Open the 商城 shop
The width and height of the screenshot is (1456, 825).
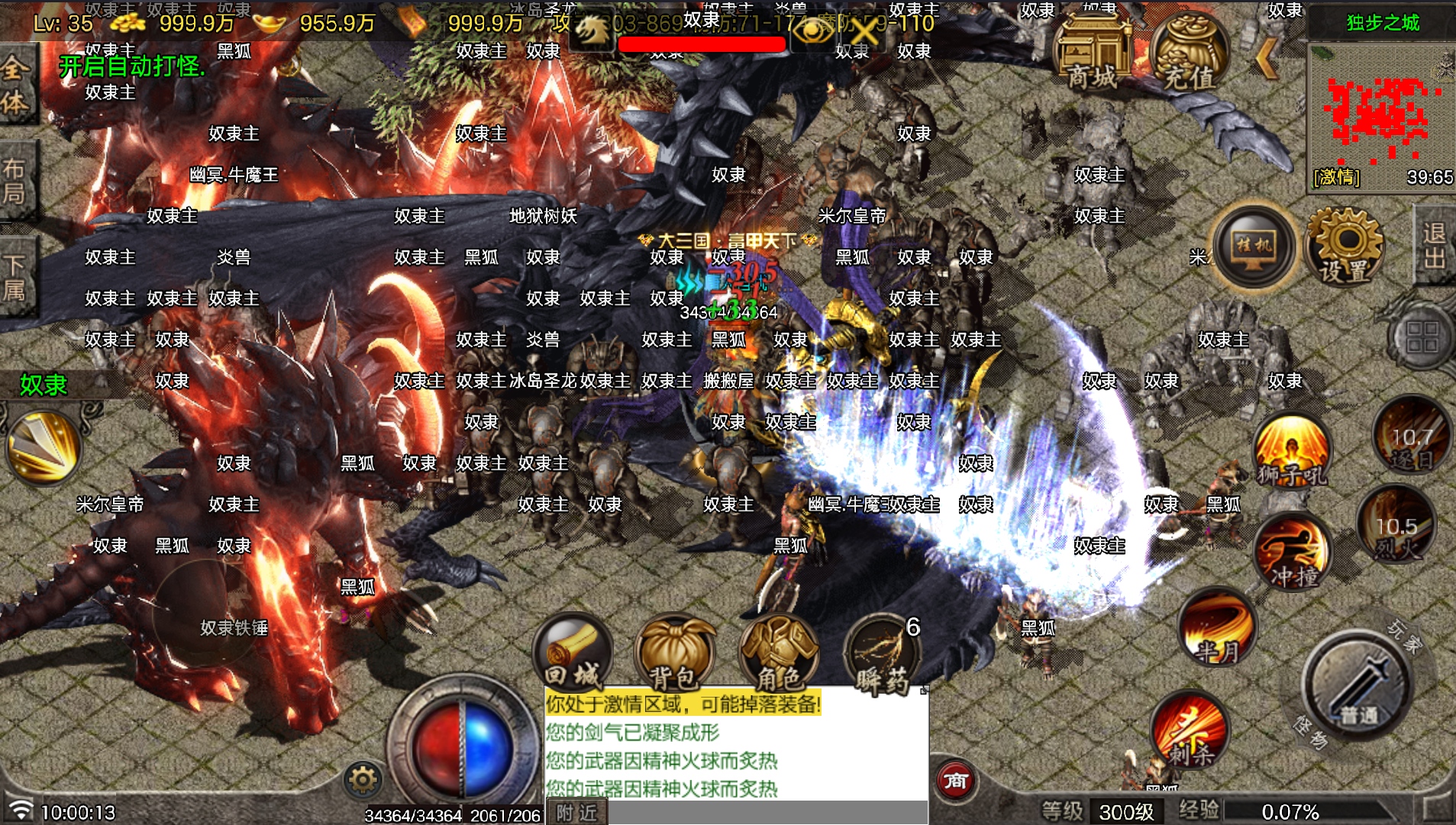point(1091,52)
